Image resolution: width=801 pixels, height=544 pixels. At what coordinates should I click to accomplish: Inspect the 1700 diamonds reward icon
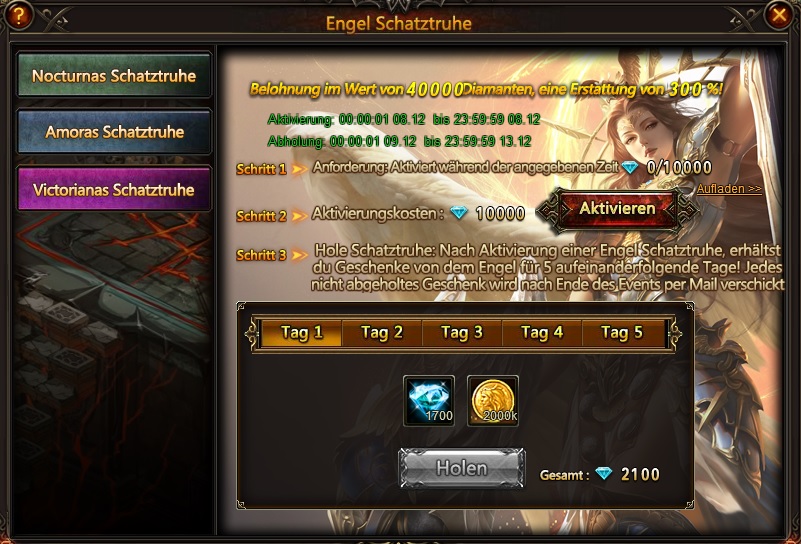click(x=429, y=401)
